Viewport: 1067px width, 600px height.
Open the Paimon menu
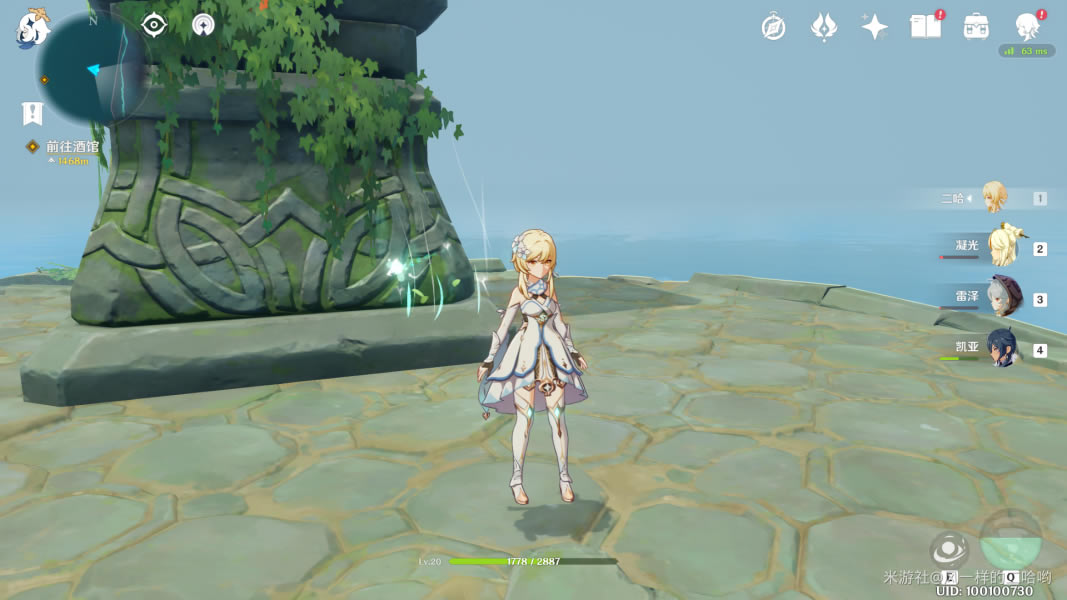(32, 28)
